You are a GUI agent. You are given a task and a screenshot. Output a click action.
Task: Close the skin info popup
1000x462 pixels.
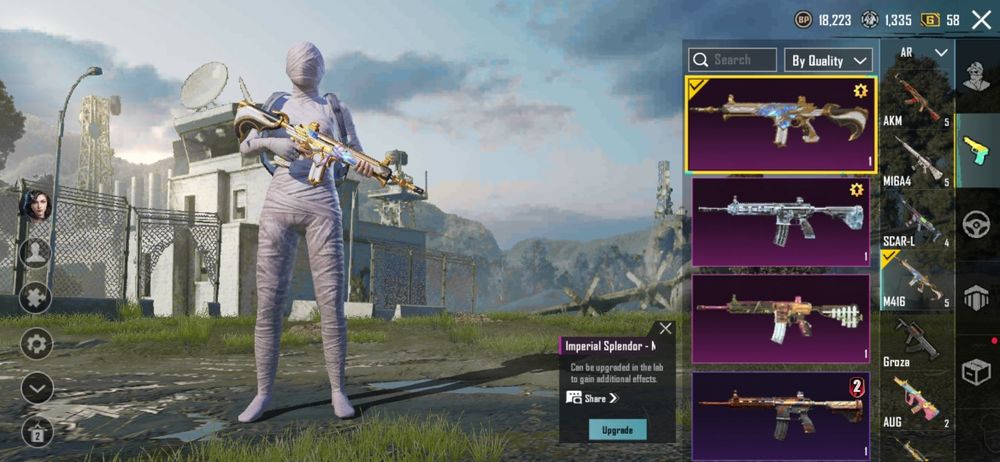tap(665, 328)
